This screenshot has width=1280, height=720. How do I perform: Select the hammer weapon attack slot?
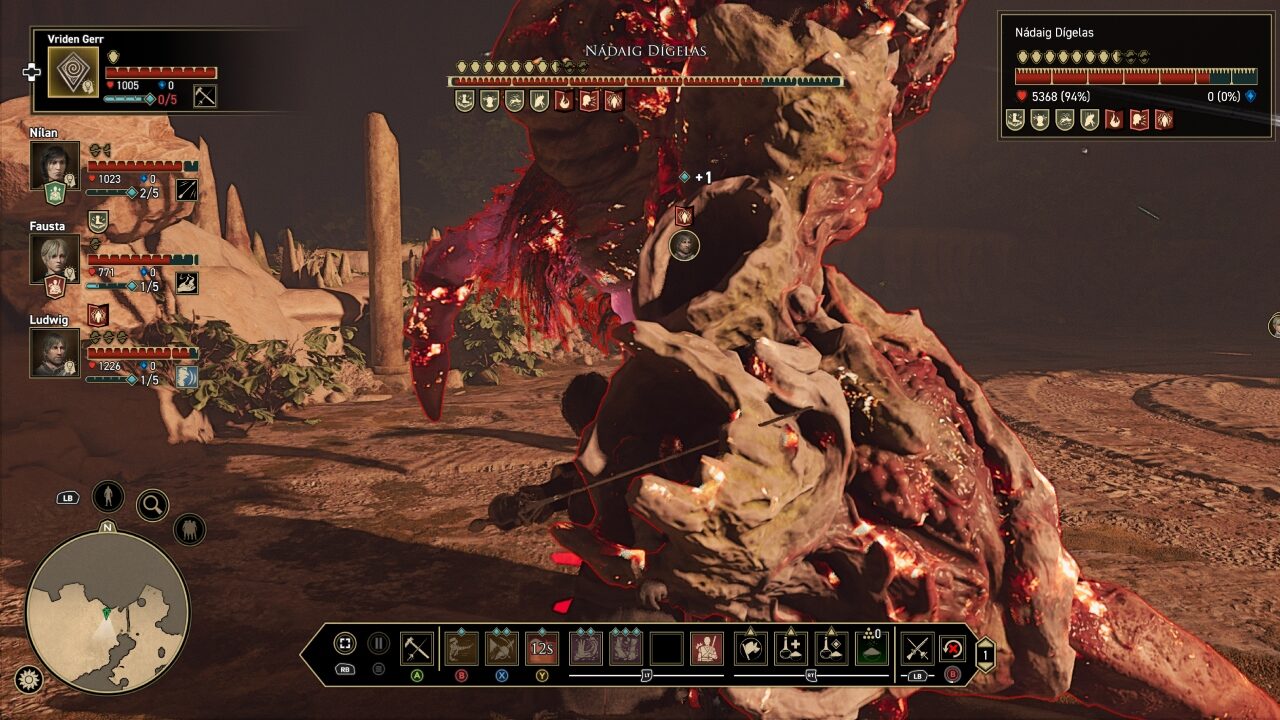coord(415,648)
